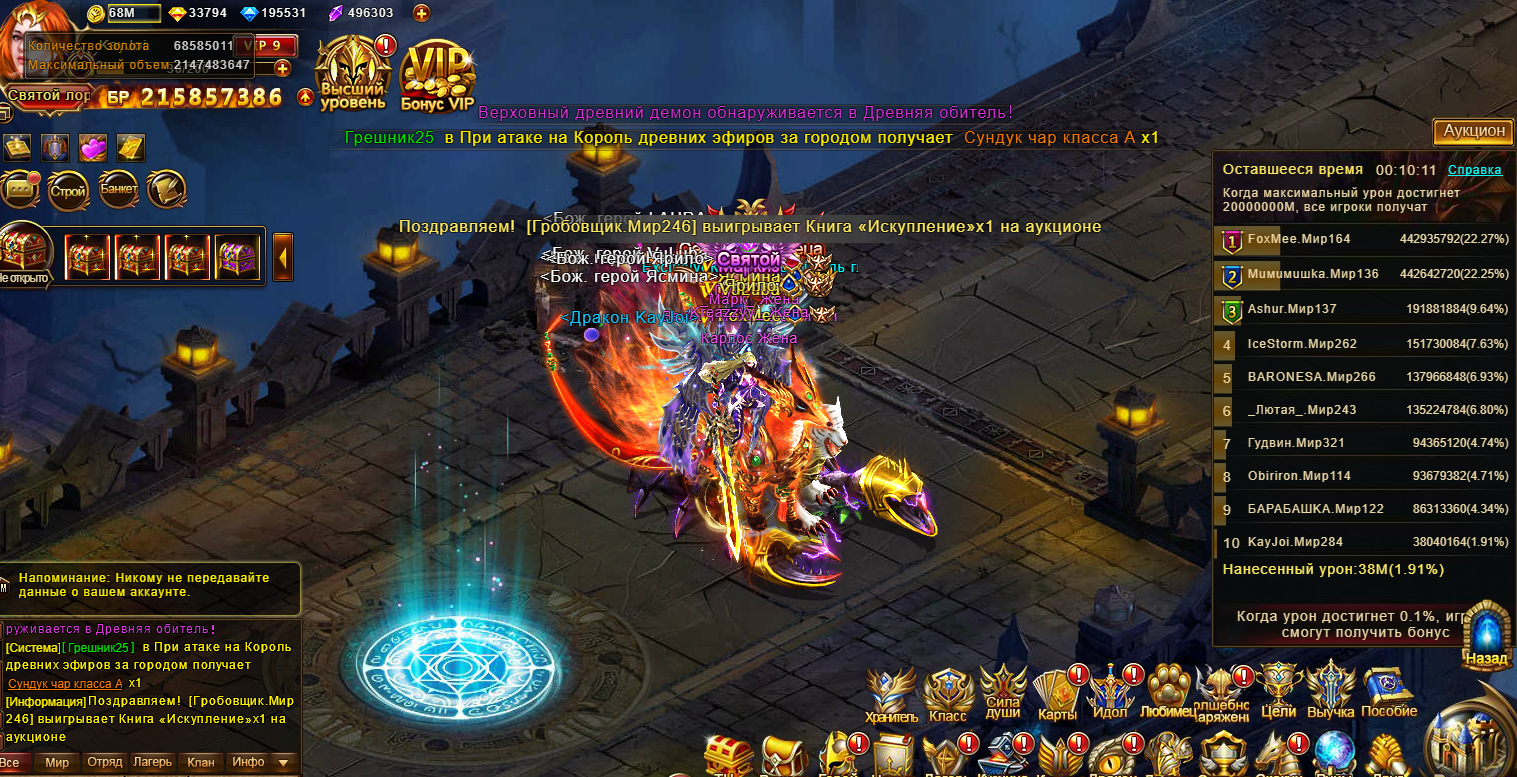Viewport: 1517px width, 777px height.
Task: Click the Справка help link
Action: 1474,170
